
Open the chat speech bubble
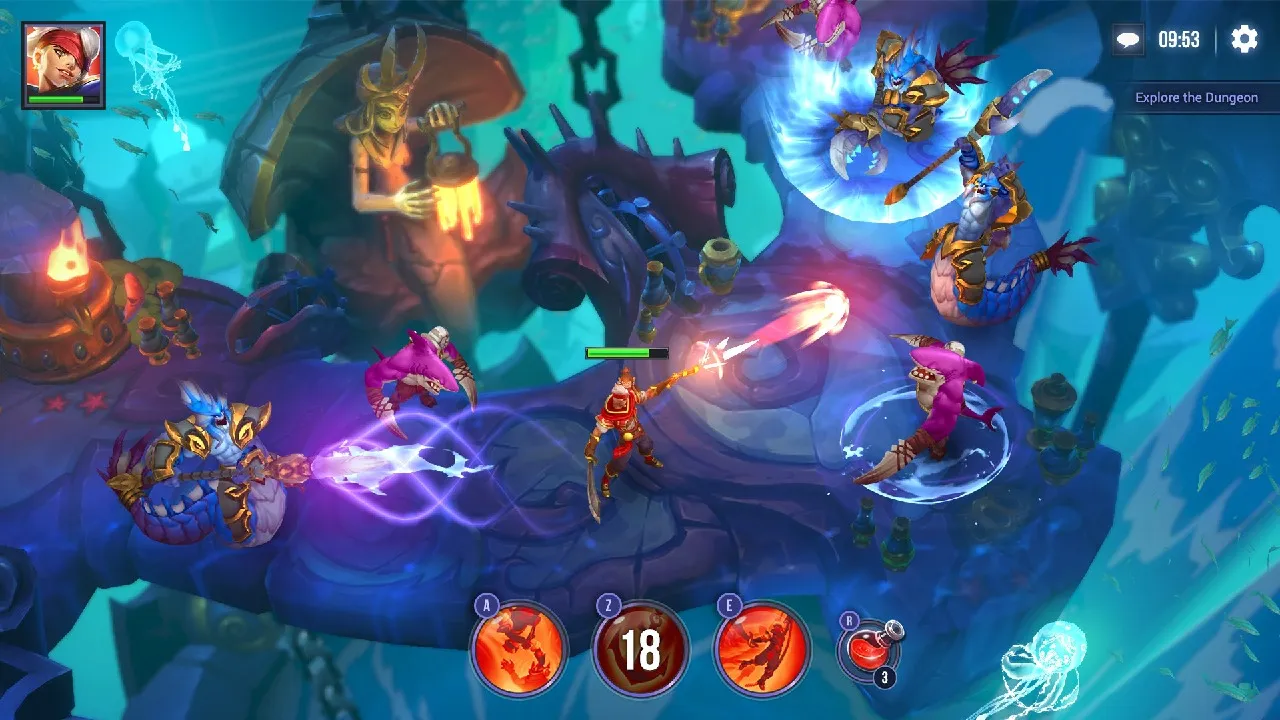[1129, 40]
